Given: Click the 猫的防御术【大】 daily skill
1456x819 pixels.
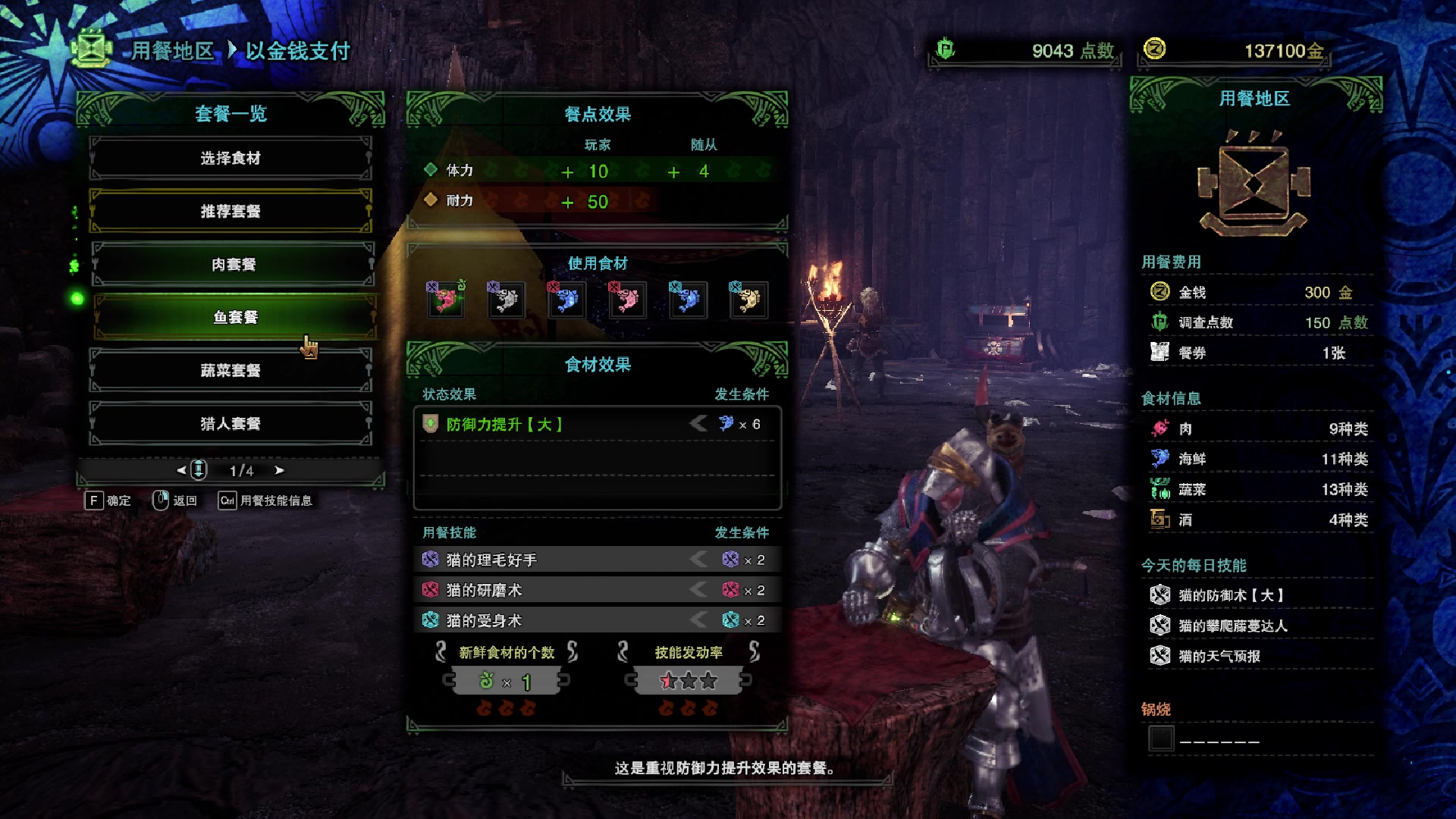Looking at the screenshot, I should (x=1230, y=595).
